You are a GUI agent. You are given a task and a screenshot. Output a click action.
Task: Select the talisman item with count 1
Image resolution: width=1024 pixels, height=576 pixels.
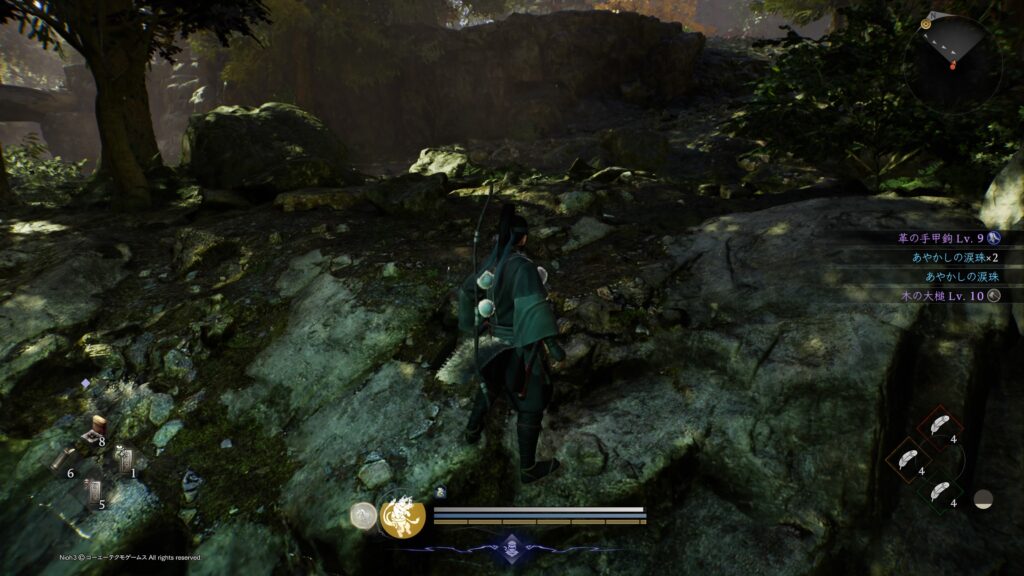123,462
